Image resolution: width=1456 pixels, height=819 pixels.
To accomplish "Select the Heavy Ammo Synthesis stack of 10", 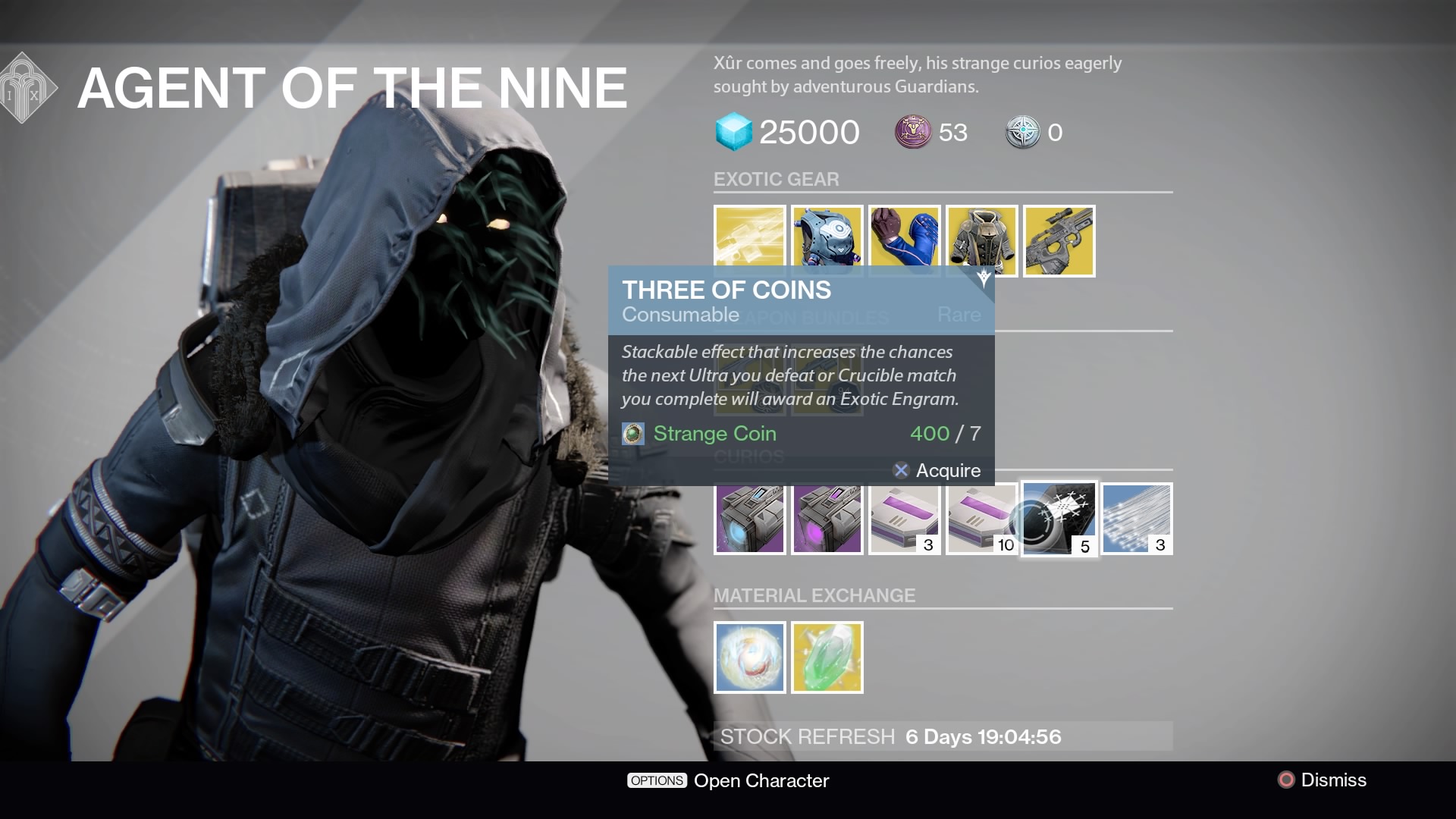I will (981, 519).
